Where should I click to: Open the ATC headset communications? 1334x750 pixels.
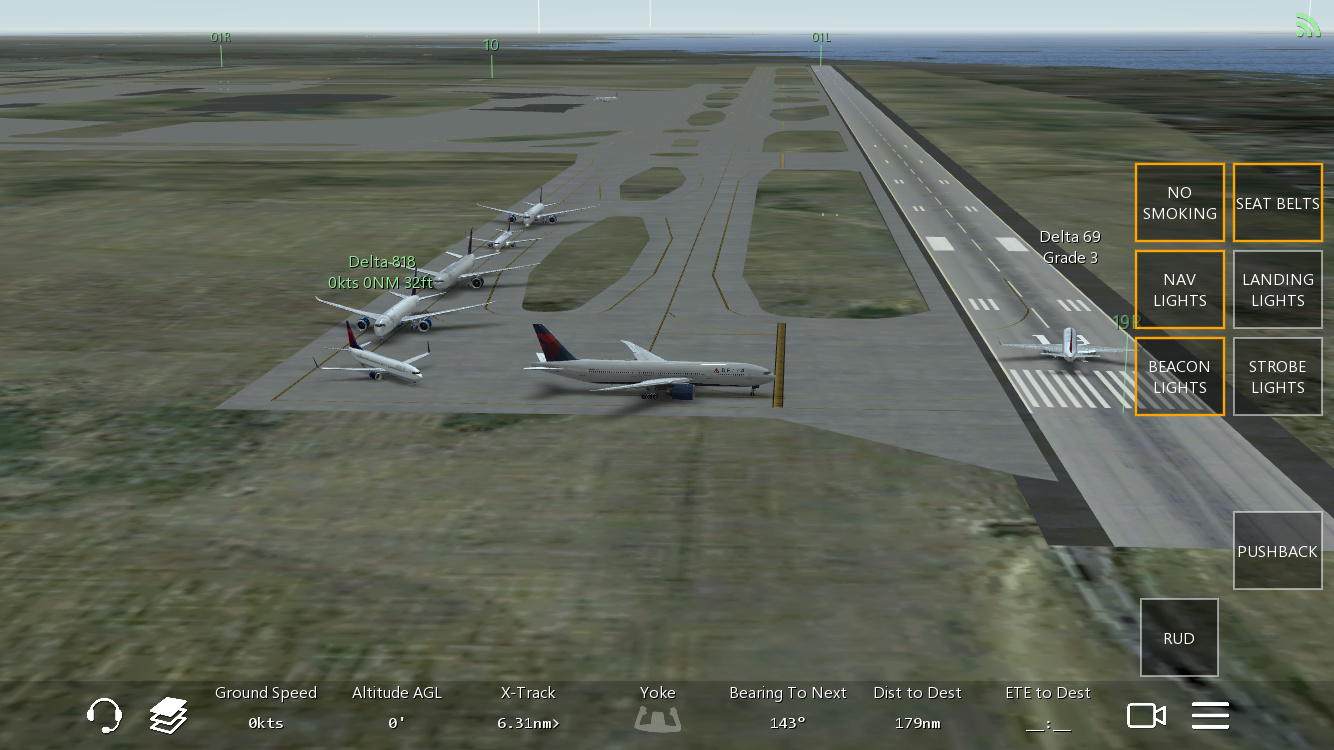point(104,716)
